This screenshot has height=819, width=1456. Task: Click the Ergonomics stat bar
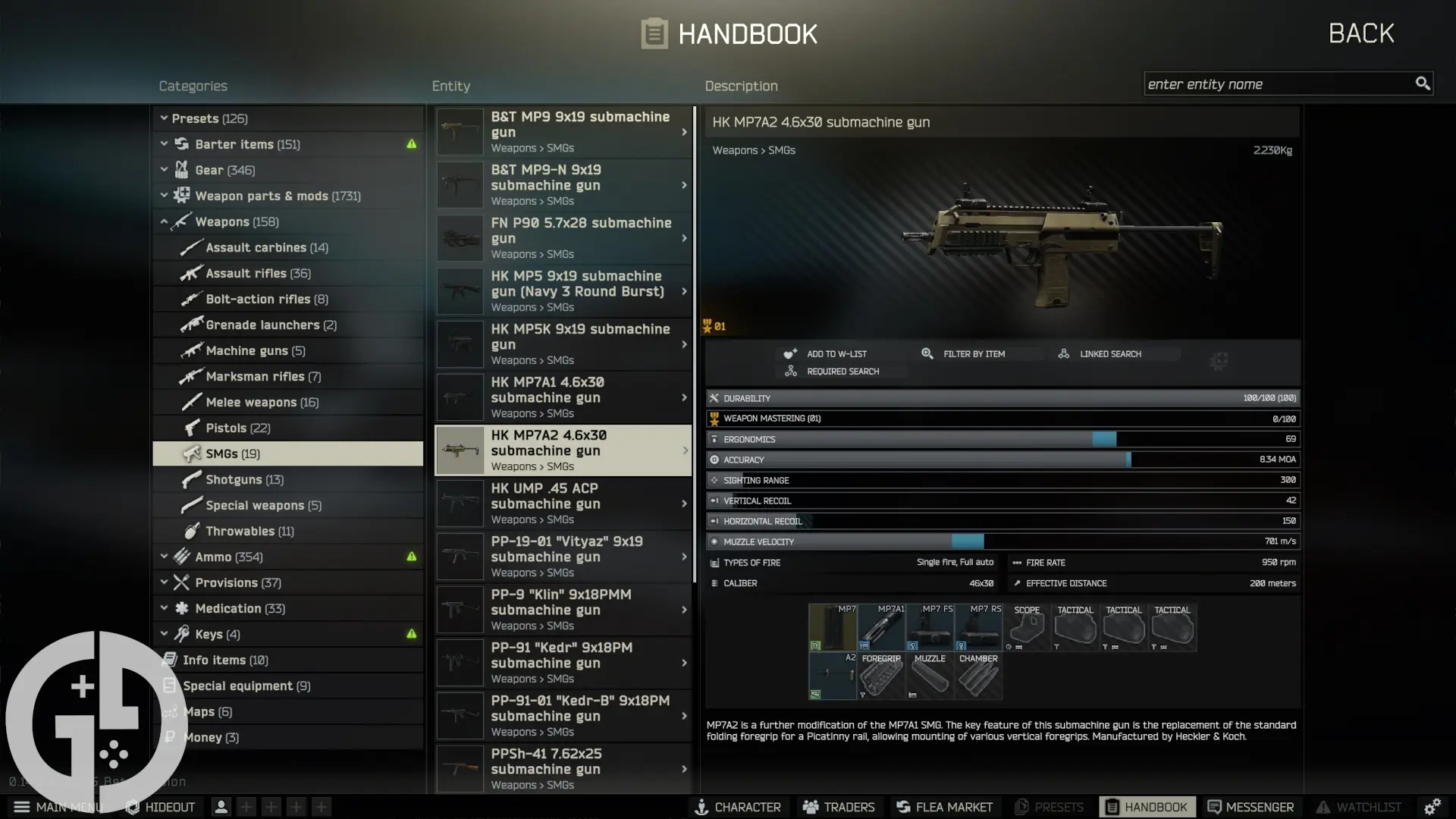[1001, 439]
